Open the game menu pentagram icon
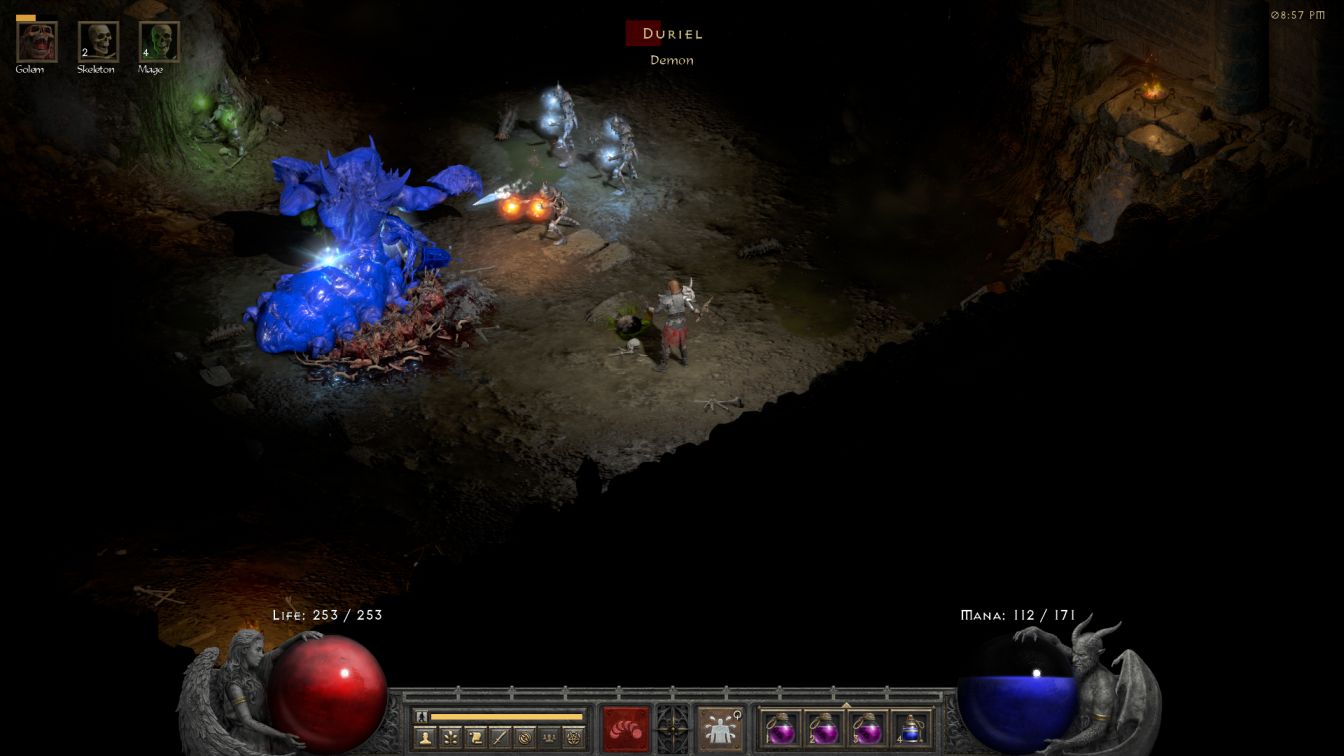Viewport: 1344px width, 756px height. pos(574,738)
